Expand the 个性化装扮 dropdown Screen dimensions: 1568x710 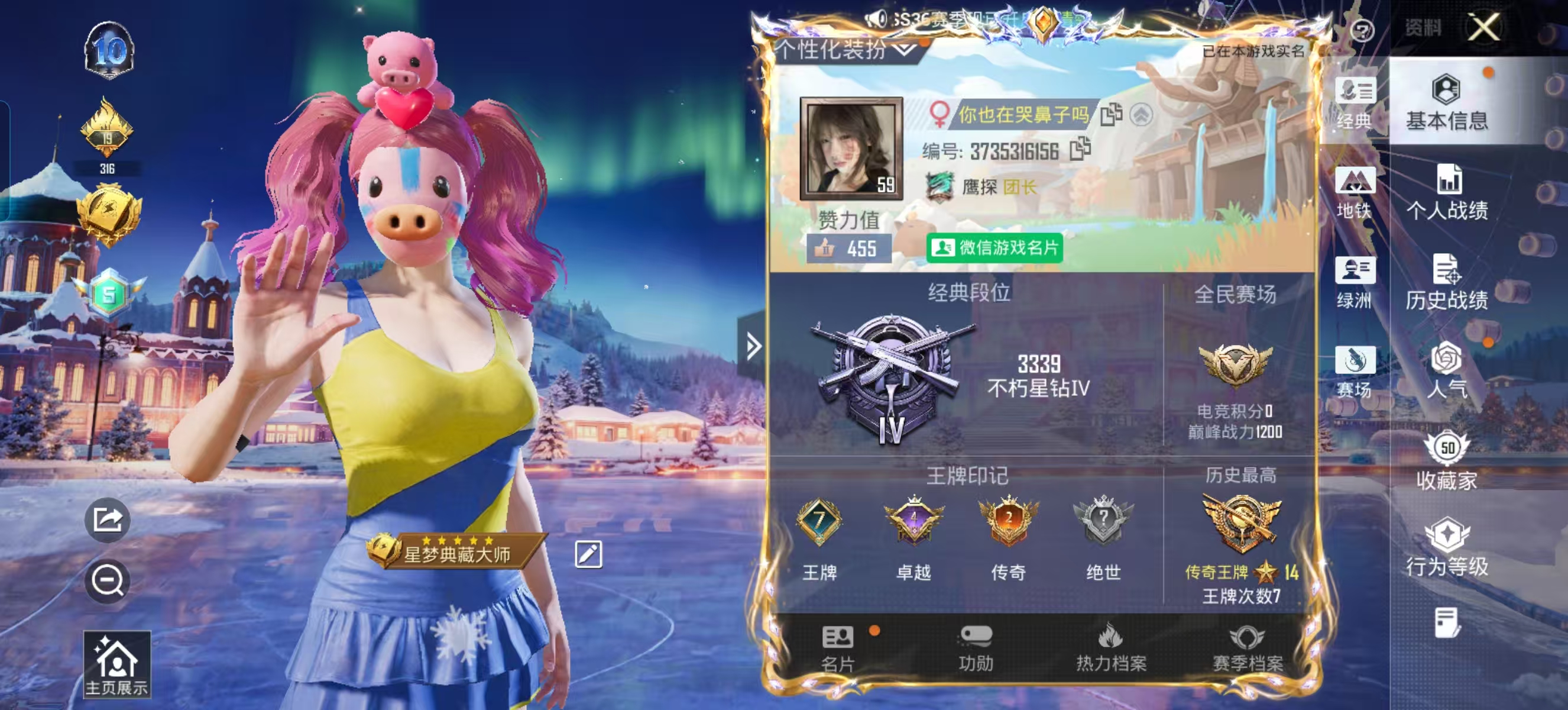point(905,51)
